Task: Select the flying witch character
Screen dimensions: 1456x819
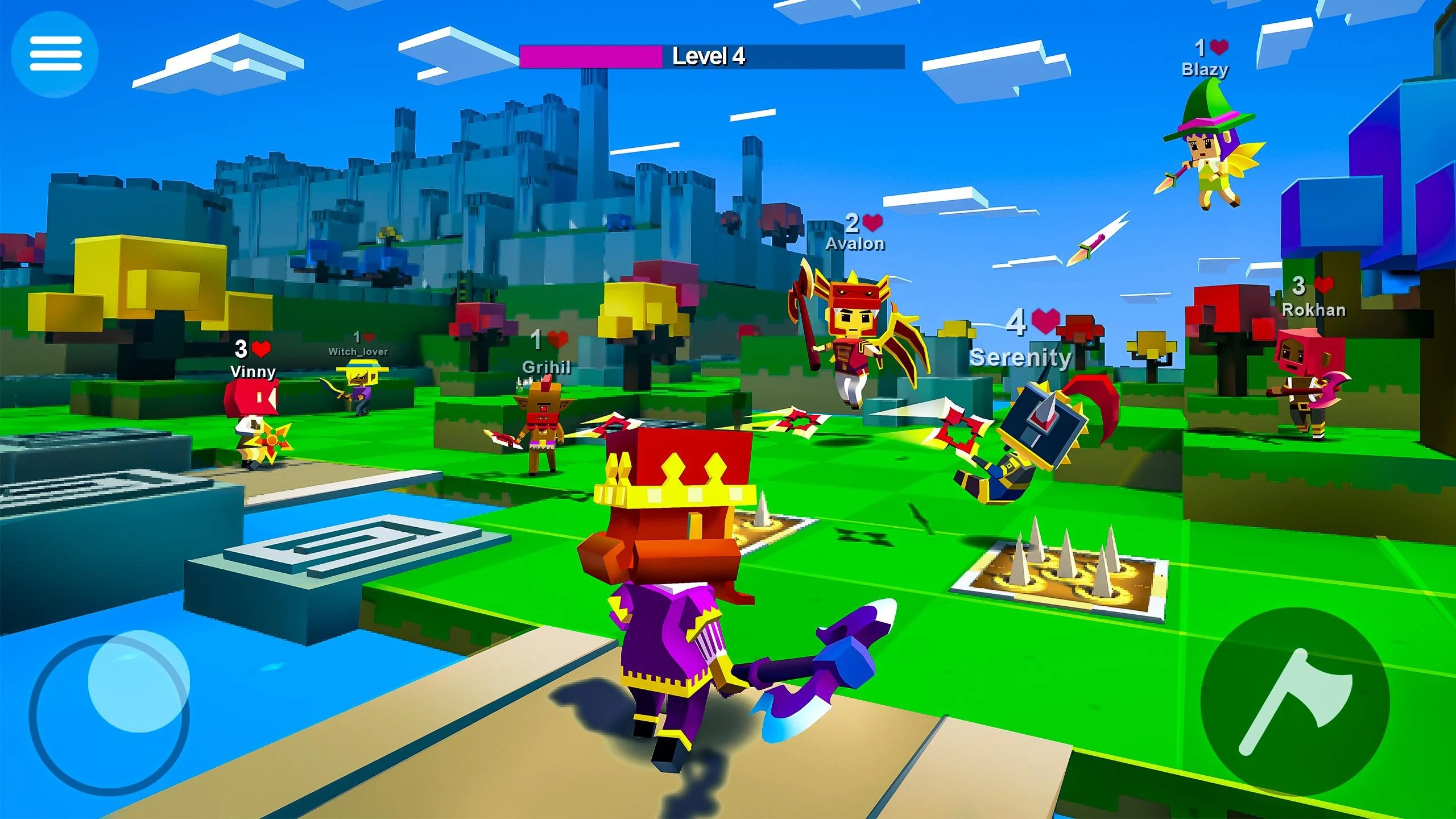Action: coord(1207,154)
